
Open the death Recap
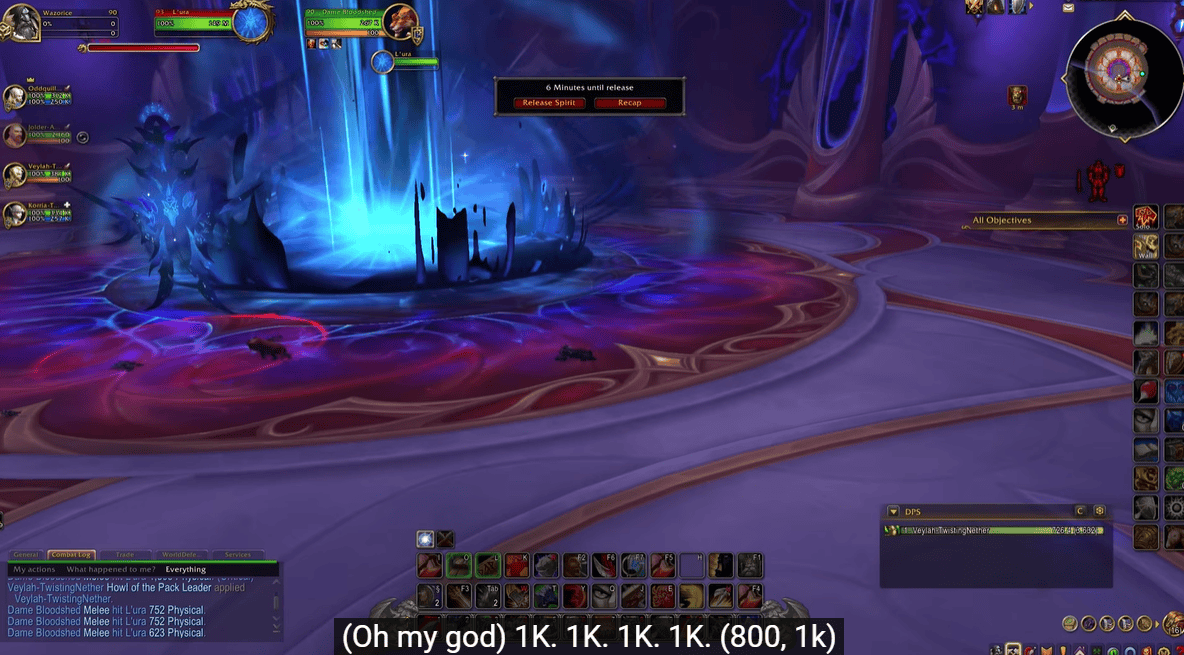pyautogui.click(x=629, y=103)
